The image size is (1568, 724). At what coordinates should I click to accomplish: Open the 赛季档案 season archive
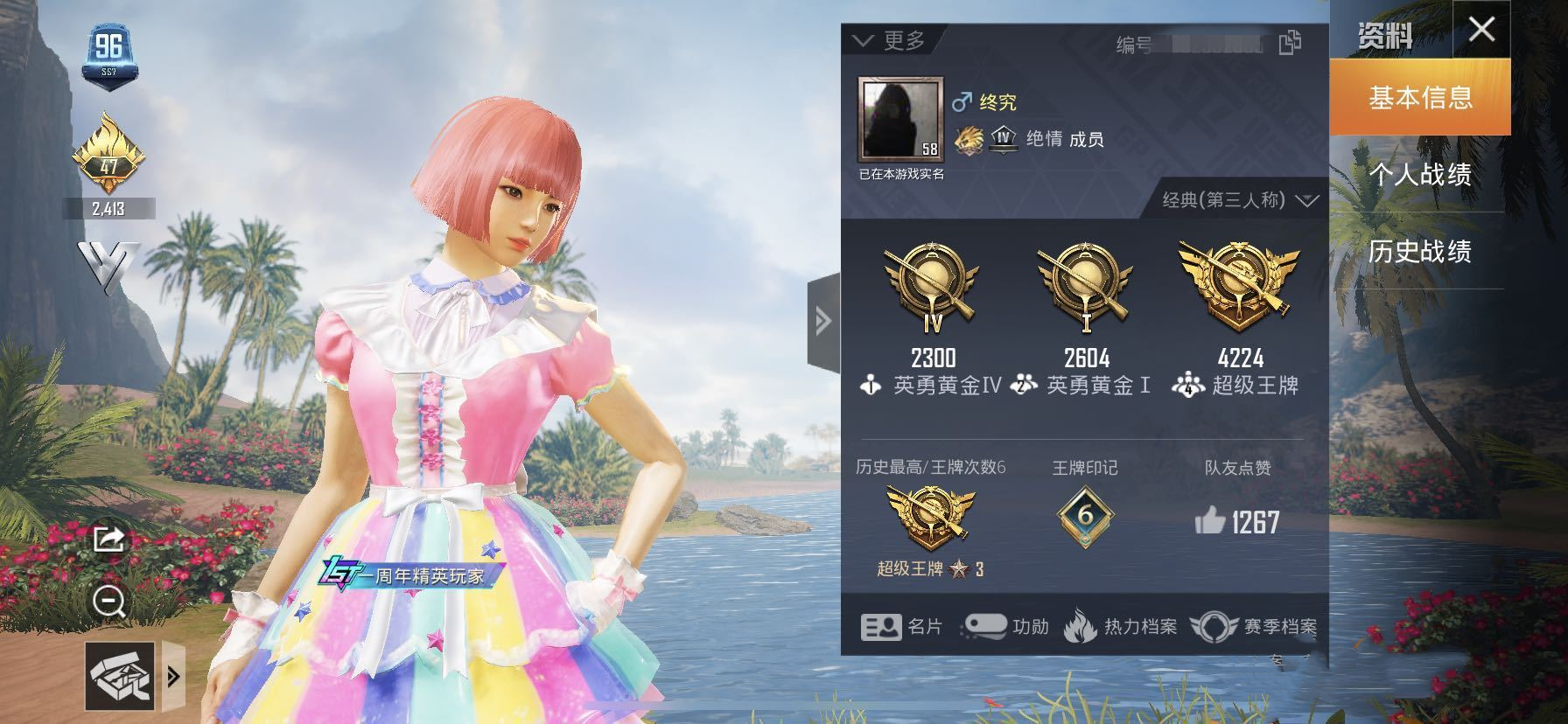[1255, 626]
